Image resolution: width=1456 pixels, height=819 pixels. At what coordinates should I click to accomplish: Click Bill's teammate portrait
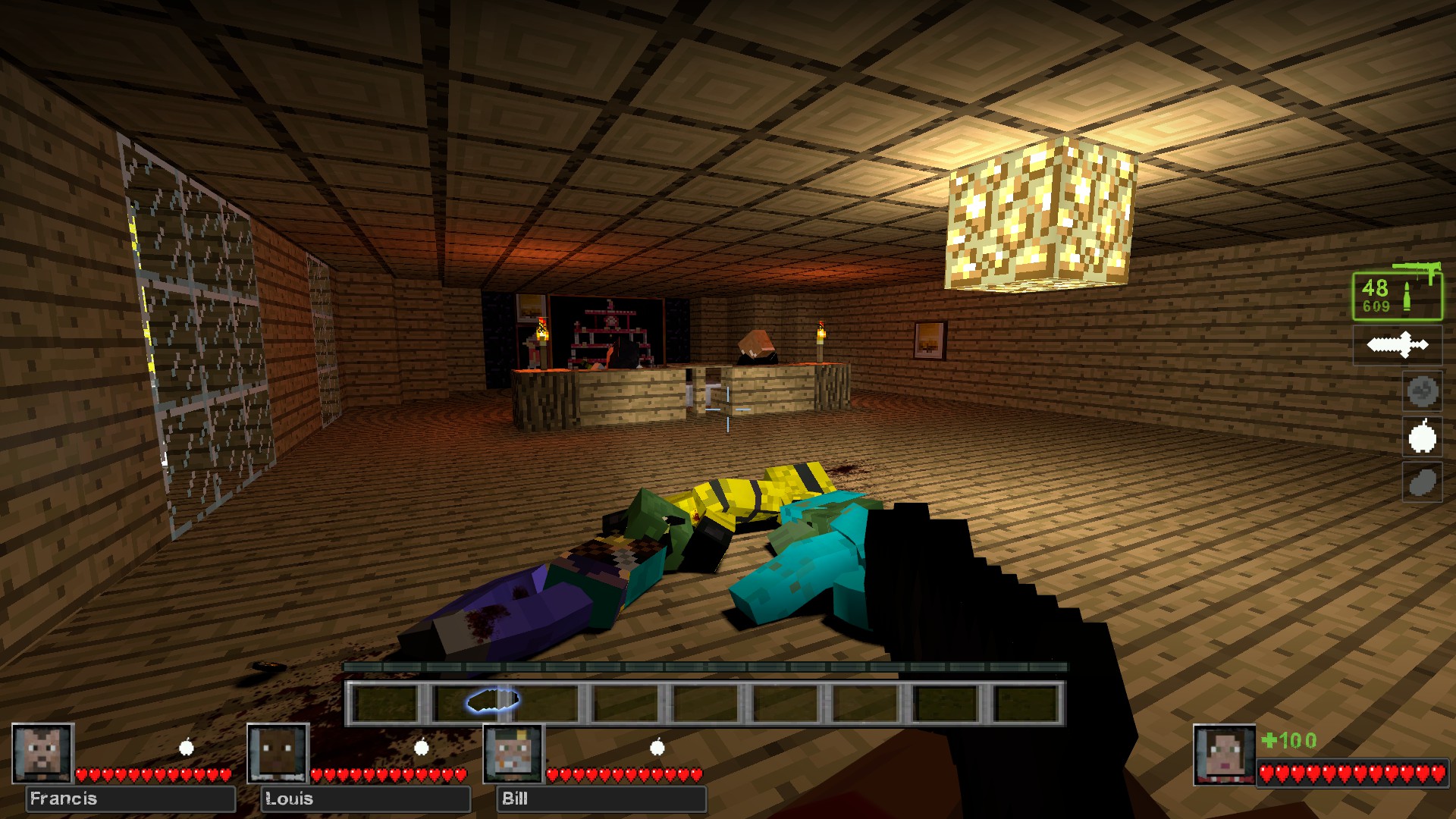(x=514, y=753)
